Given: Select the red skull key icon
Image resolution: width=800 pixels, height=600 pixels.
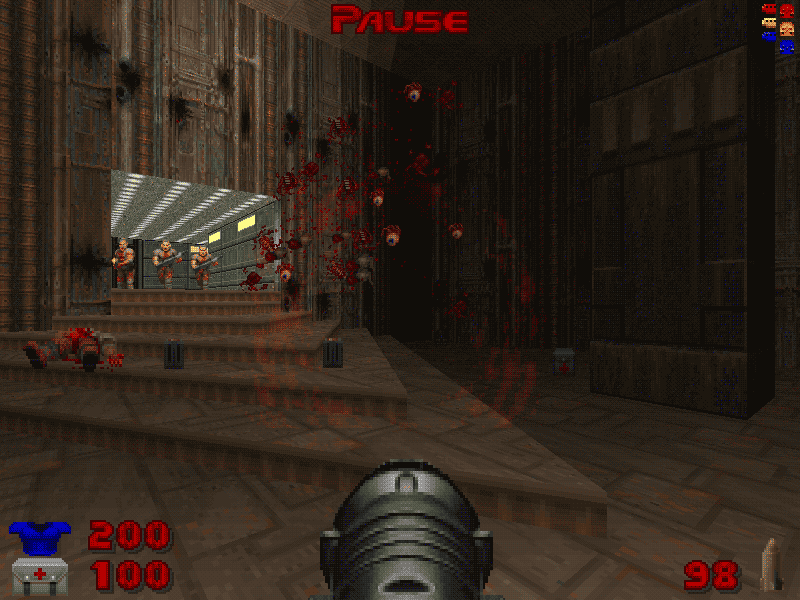Looking at the screenshot, I should (x=786, y=11).
